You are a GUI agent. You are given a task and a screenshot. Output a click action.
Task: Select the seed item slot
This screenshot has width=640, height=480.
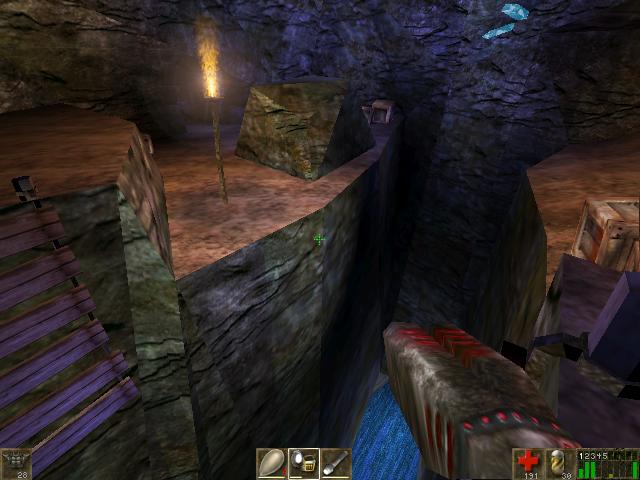pyautogui.click(x=271, y=463)
